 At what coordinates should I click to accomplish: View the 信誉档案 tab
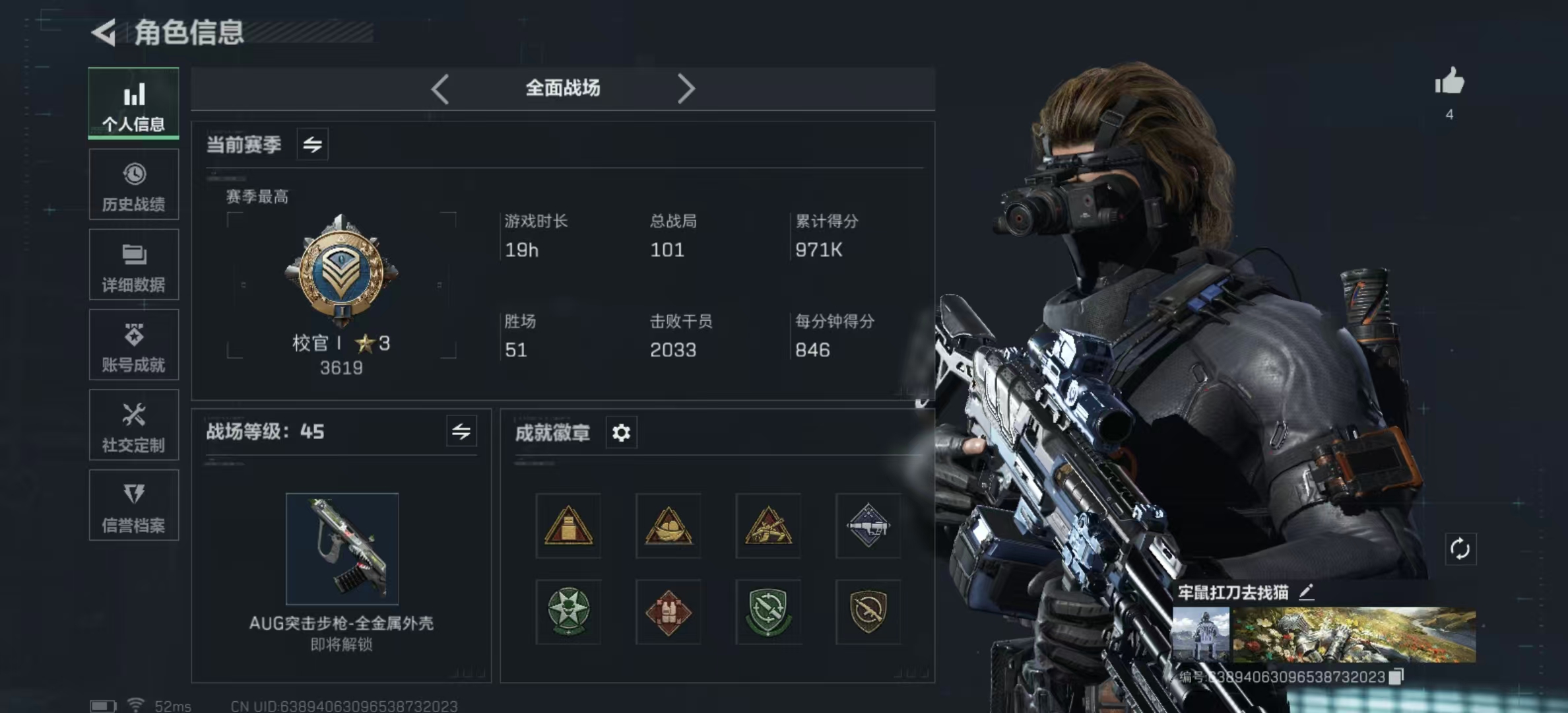(133, 506)
